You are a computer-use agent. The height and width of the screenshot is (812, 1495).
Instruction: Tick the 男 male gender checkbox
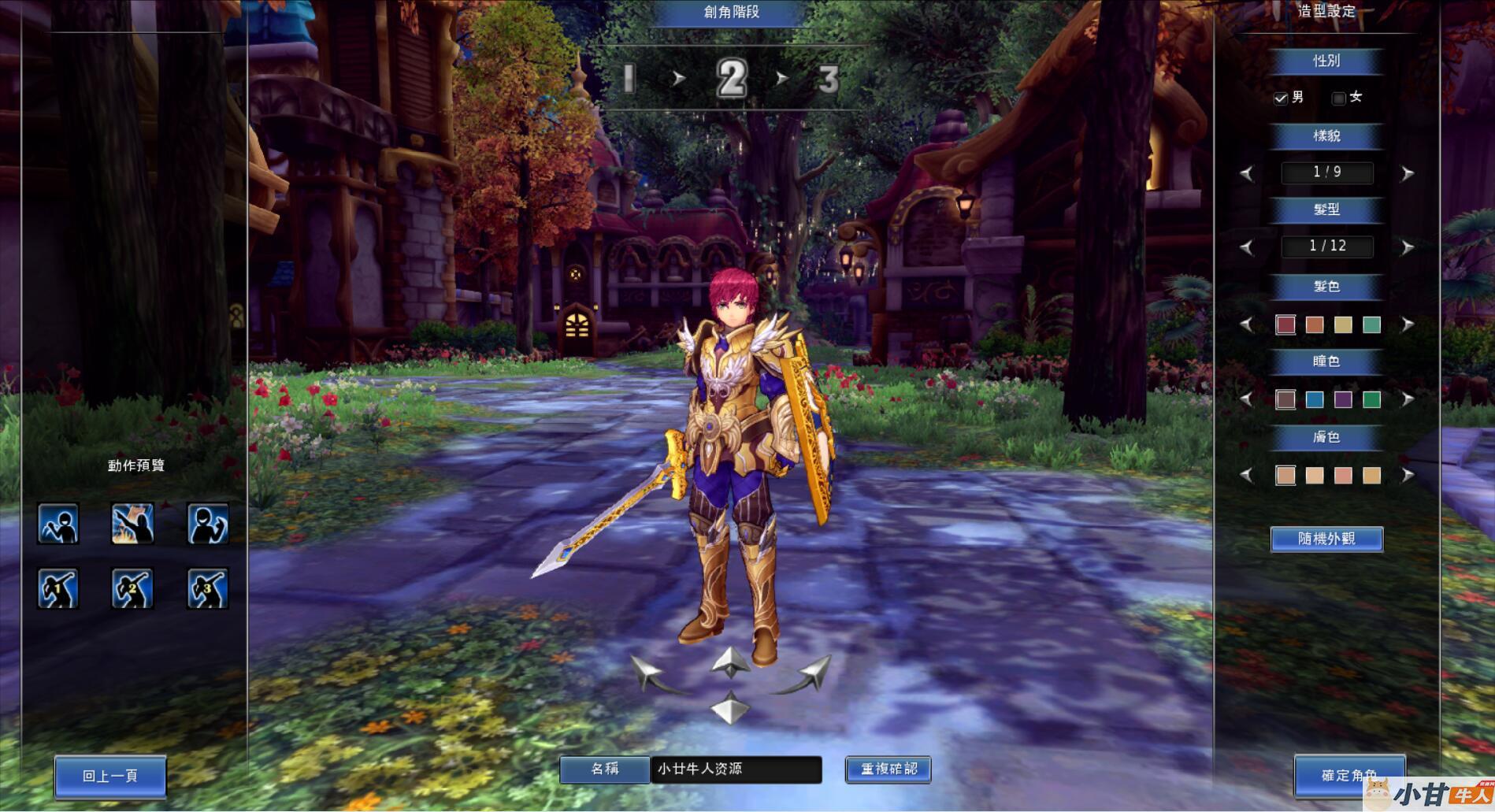coord(1281,98)
